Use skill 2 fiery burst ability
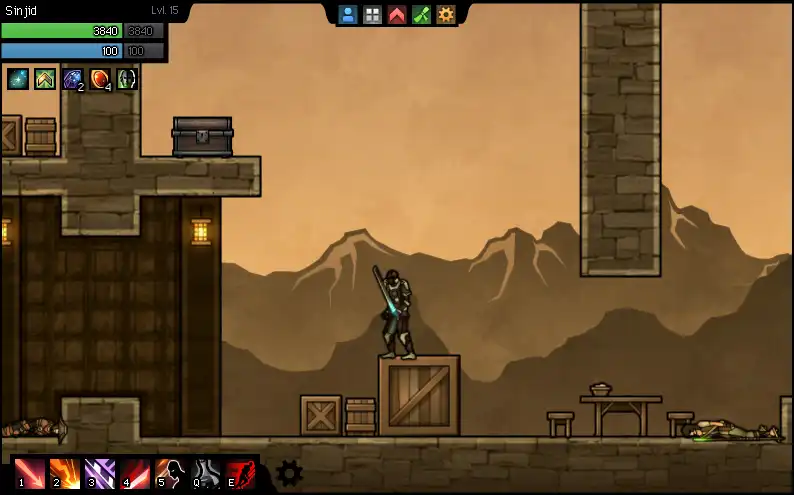The image size is (794, 495). [65, 472]
